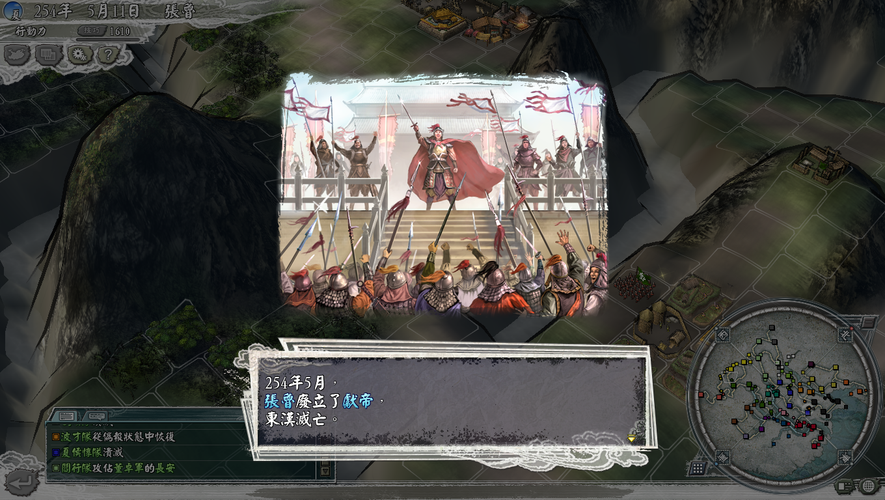Click the round globe button at bottom right

(867, 486)
